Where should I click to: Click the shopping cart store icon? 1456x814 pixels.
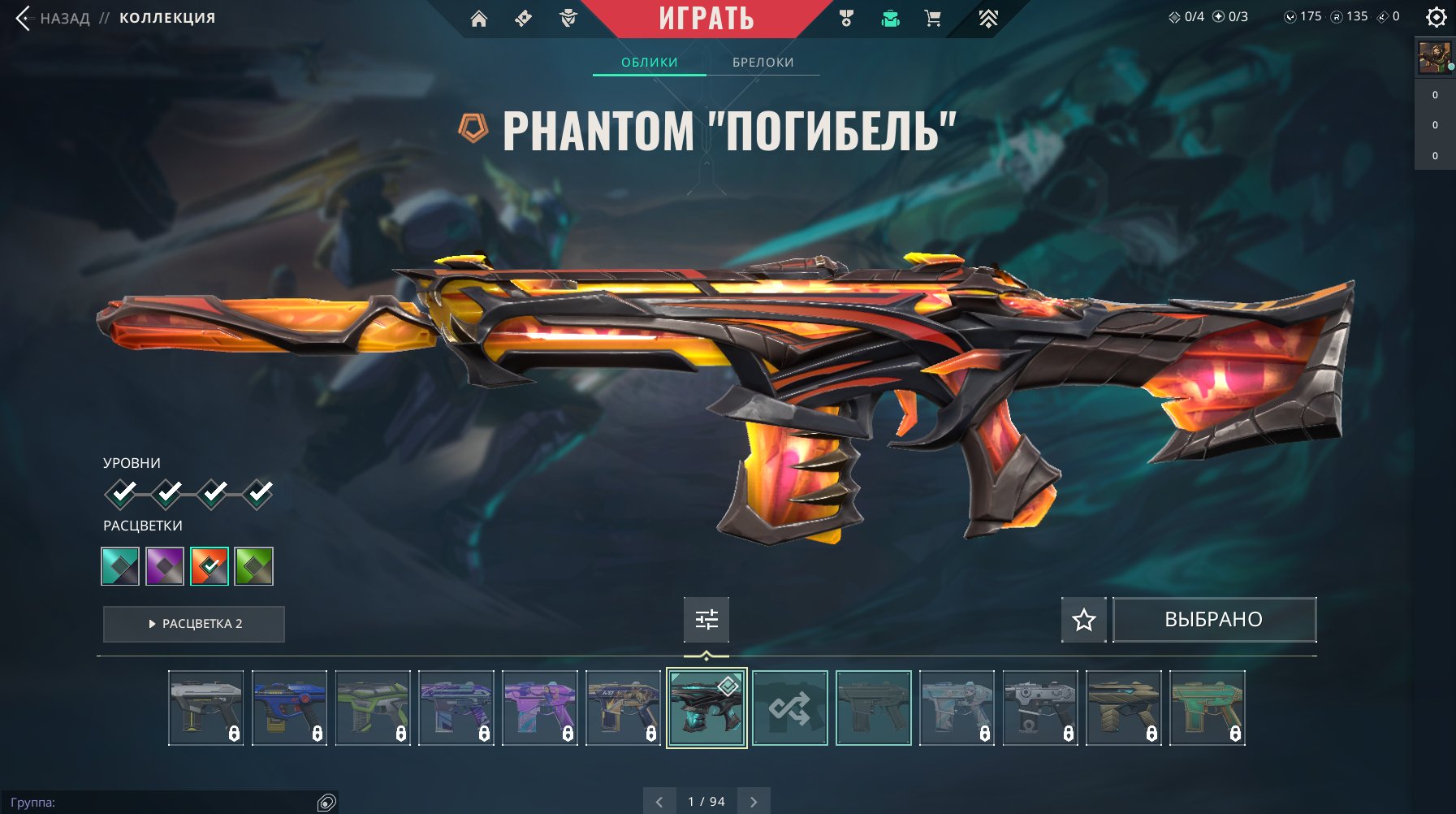[932, 18]
